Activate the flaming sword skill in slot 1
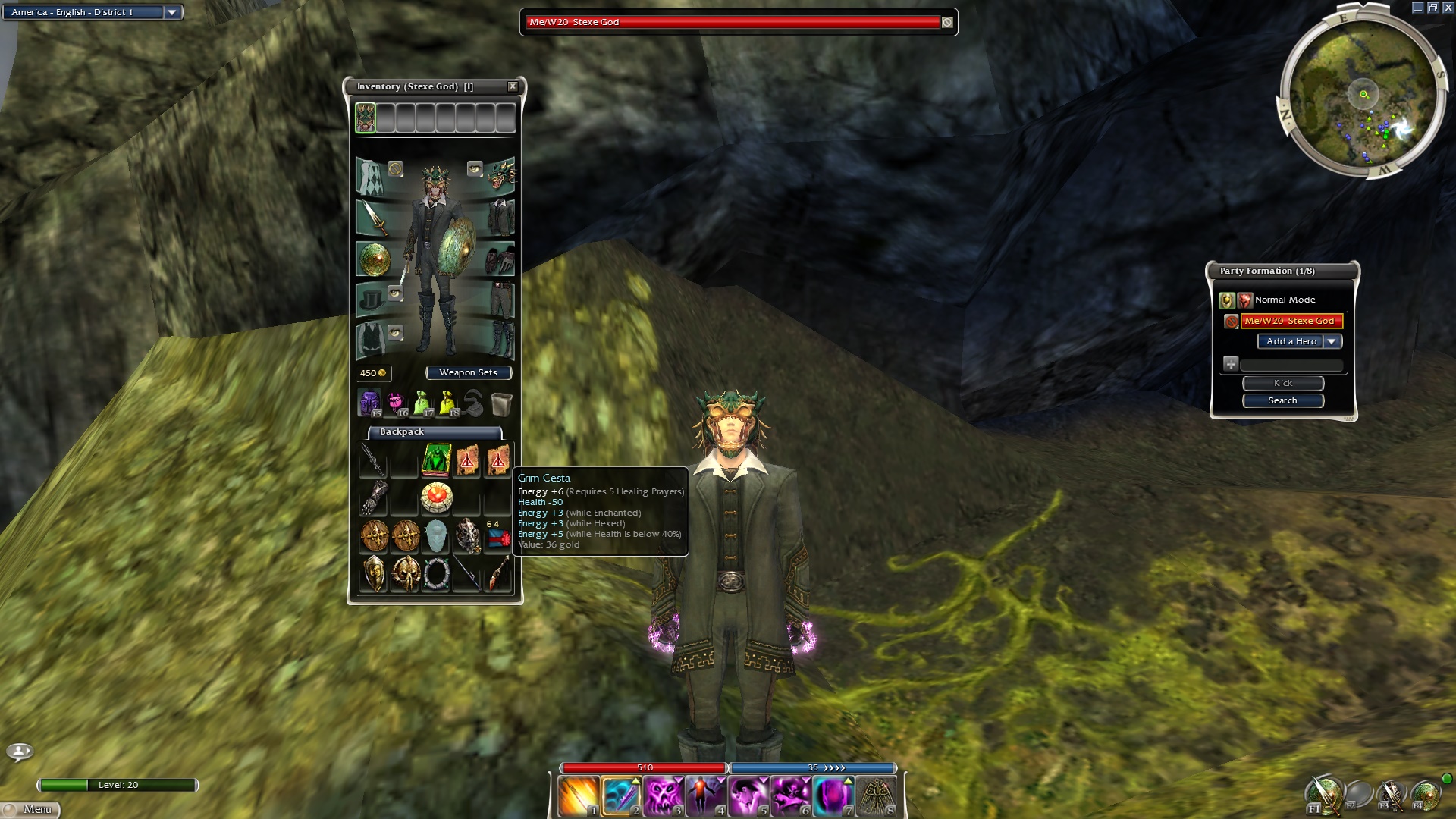Image resolution: width=1456 pixels, height=819 pixels. click(578, 797)
